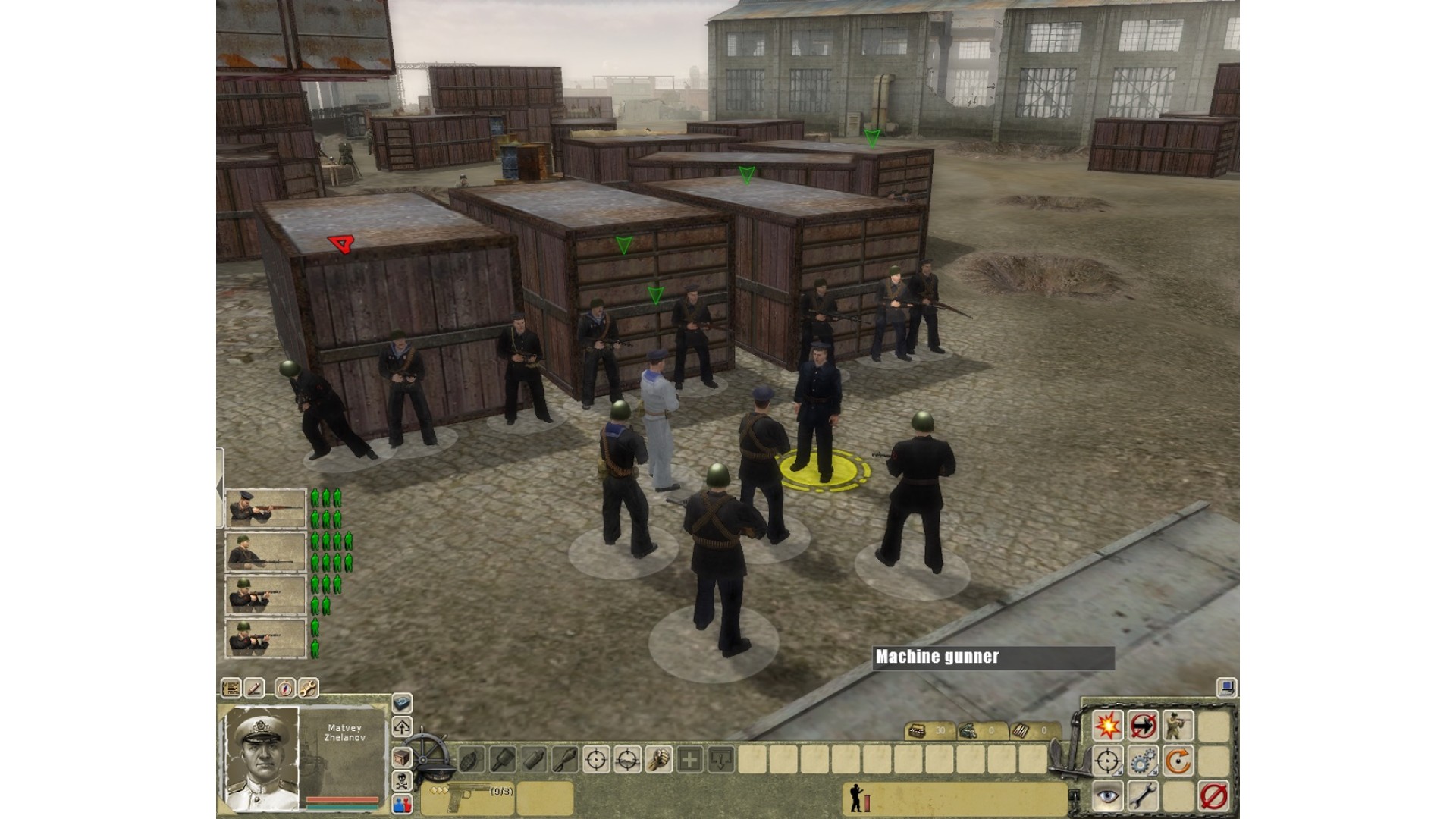
Task: Click the pencil notes icon
Action: pos(254,689)
